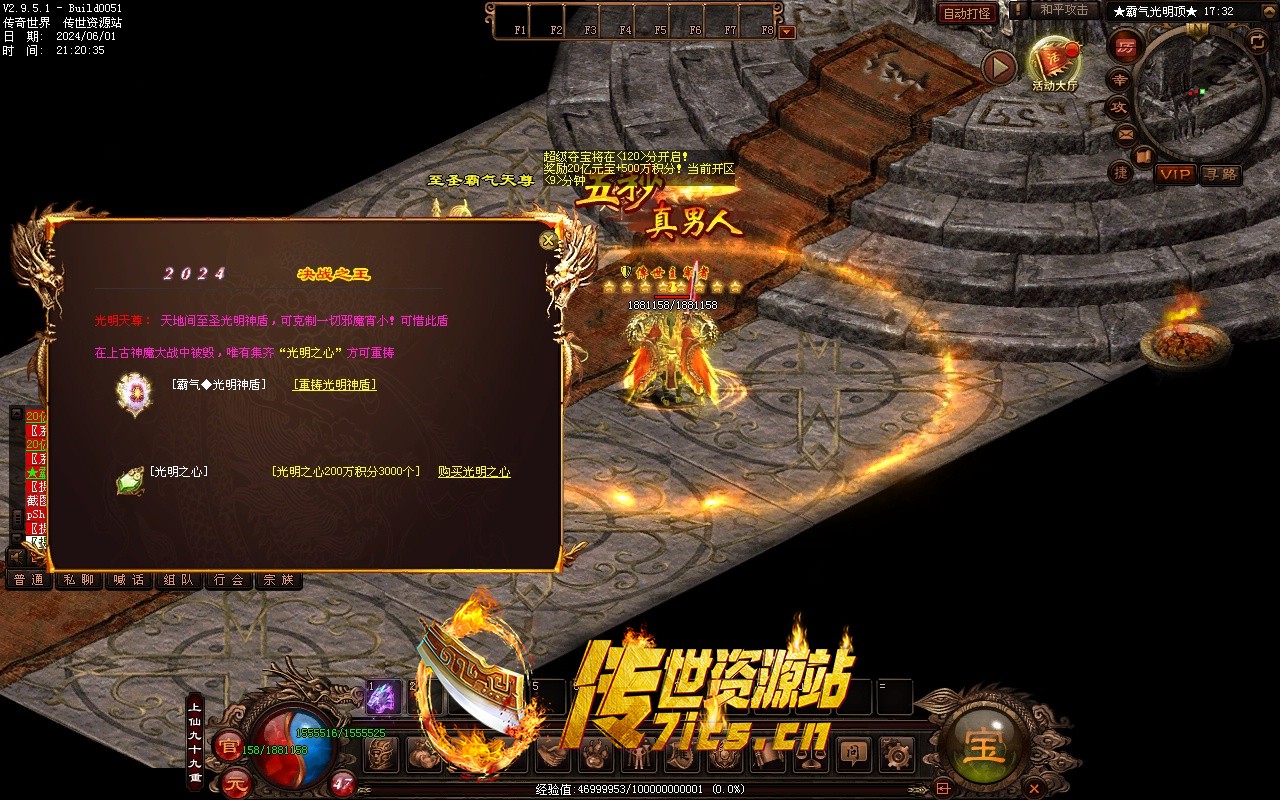
Task: Select the purple skill in hotbar slot 1
Action: pyautogui.click(x=382, y=698)
